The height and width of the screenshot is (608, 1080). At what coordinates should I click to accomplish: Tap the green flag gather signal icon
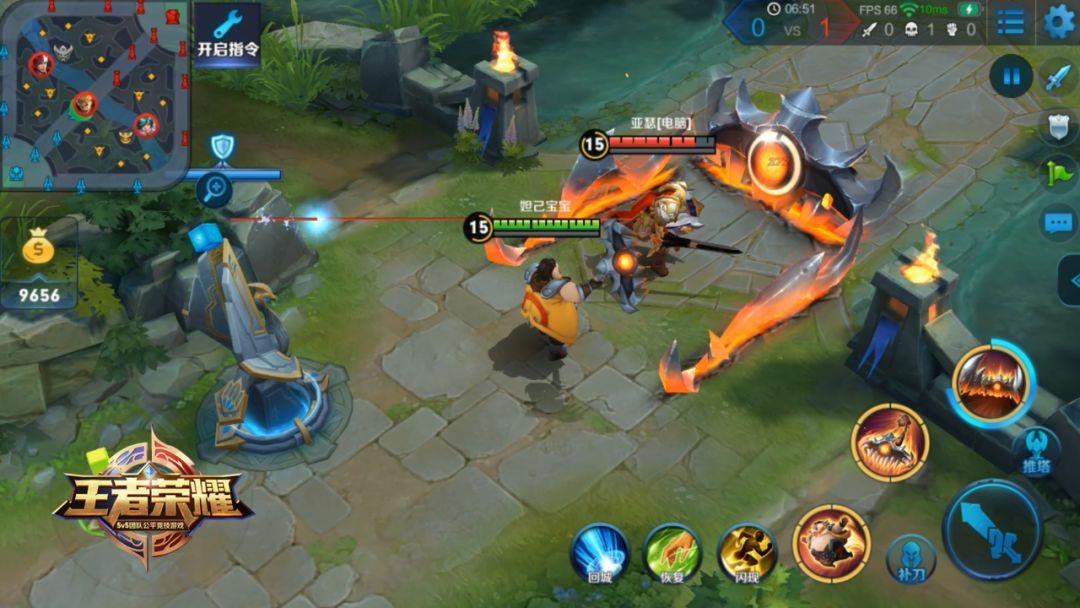(x=1058, y=172)
